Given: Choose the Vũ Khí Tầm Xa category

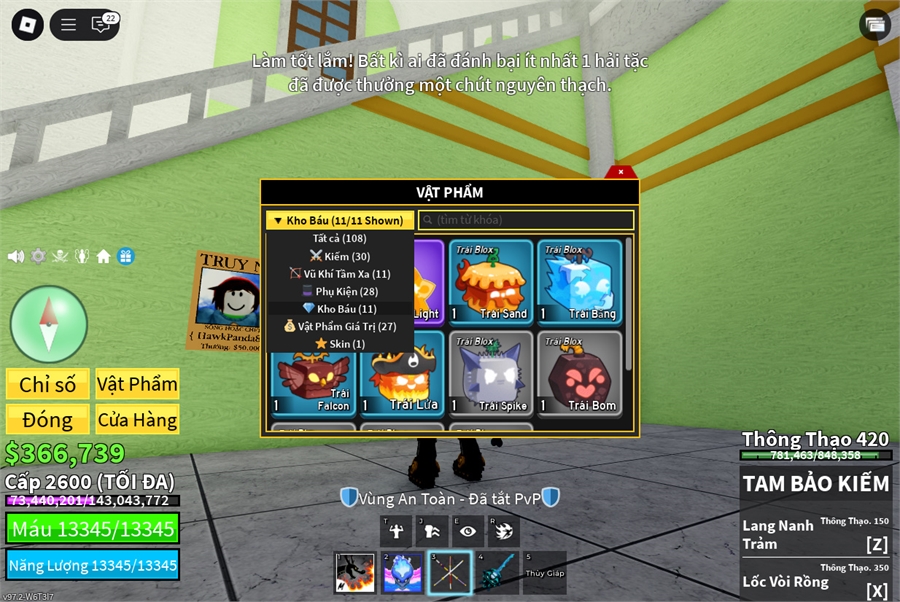Looking at the screenshot, I should point(340,274).
